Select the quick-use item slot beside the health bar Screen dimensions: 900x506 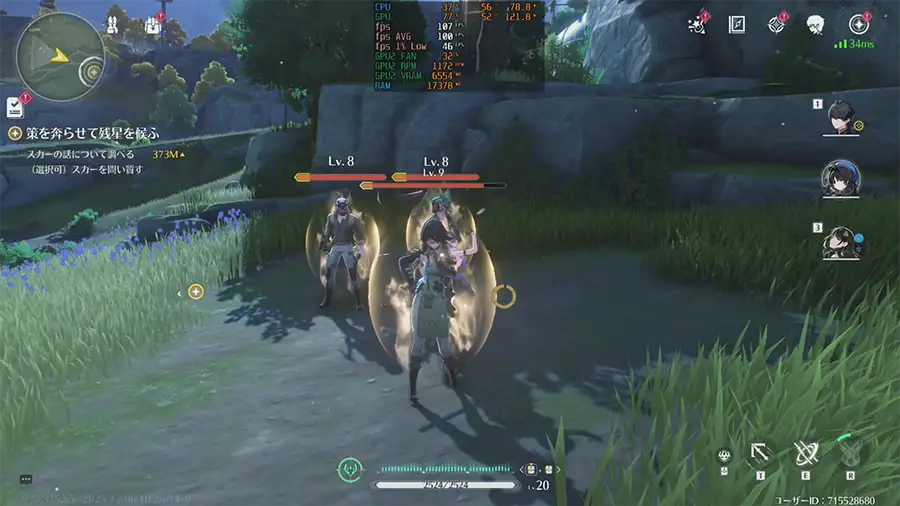coord(533,468)
